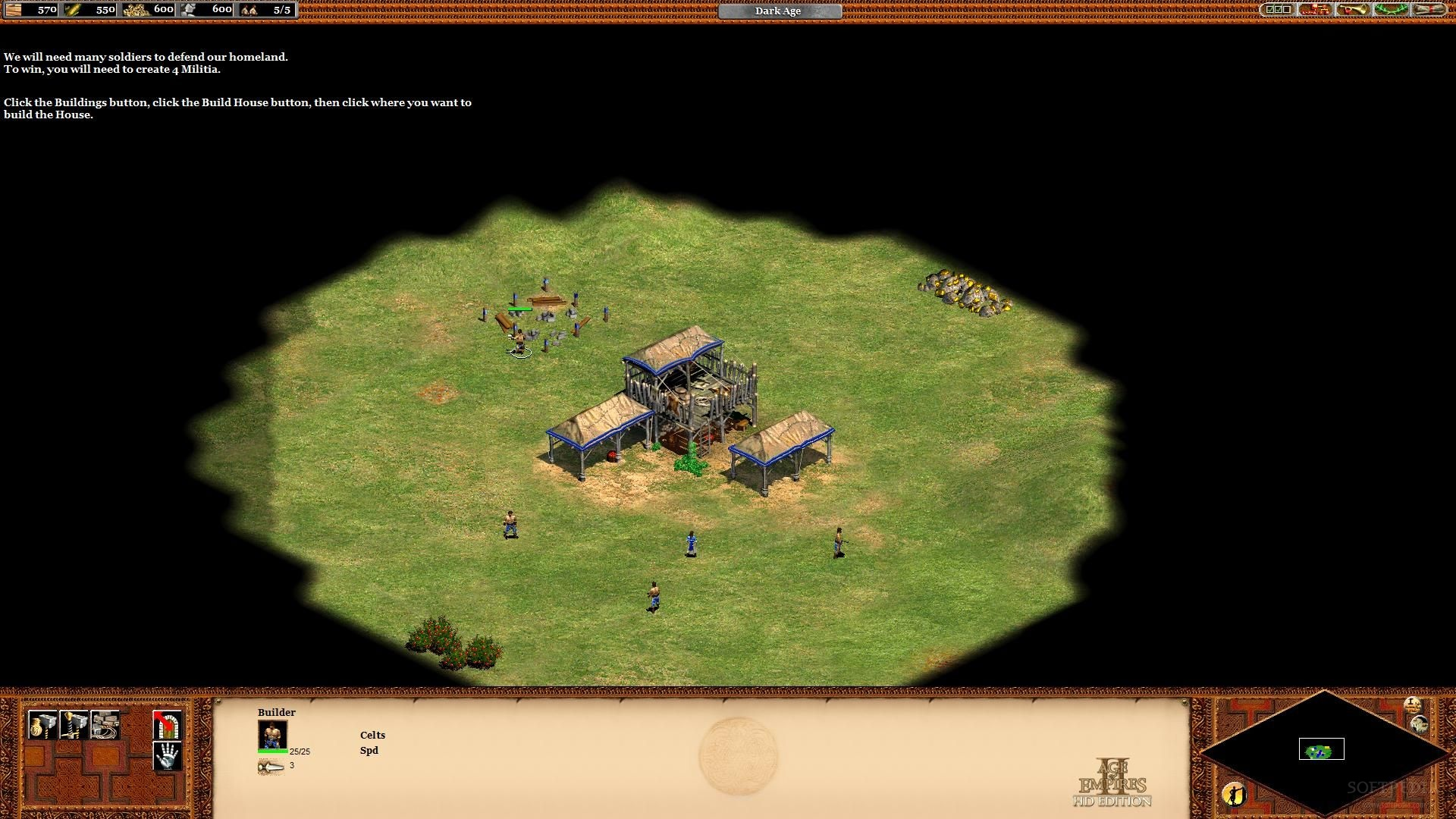Open the game menu scroll button

(x=1429, y=10)
